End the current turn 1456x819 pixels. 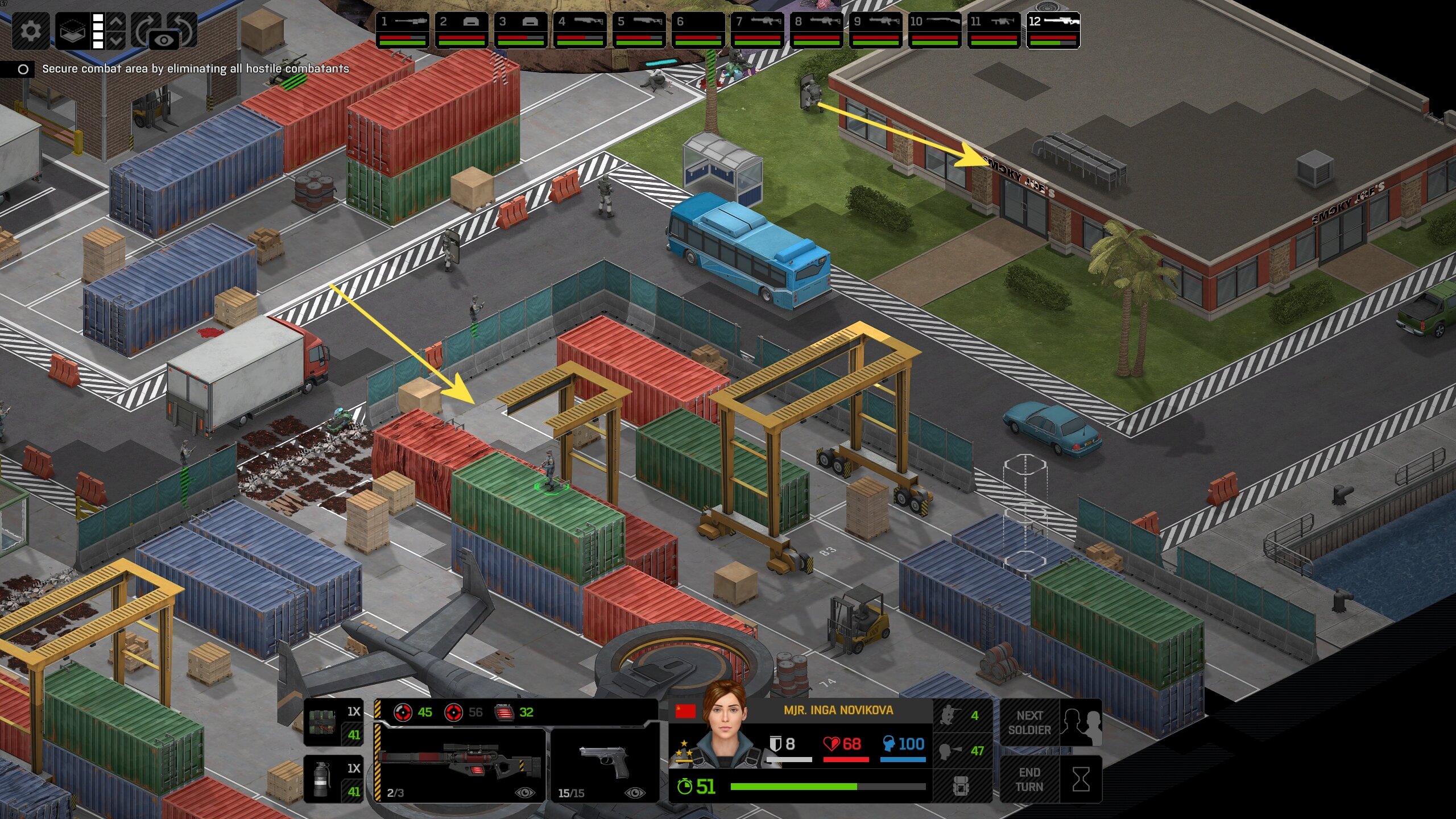[1050, 779]
